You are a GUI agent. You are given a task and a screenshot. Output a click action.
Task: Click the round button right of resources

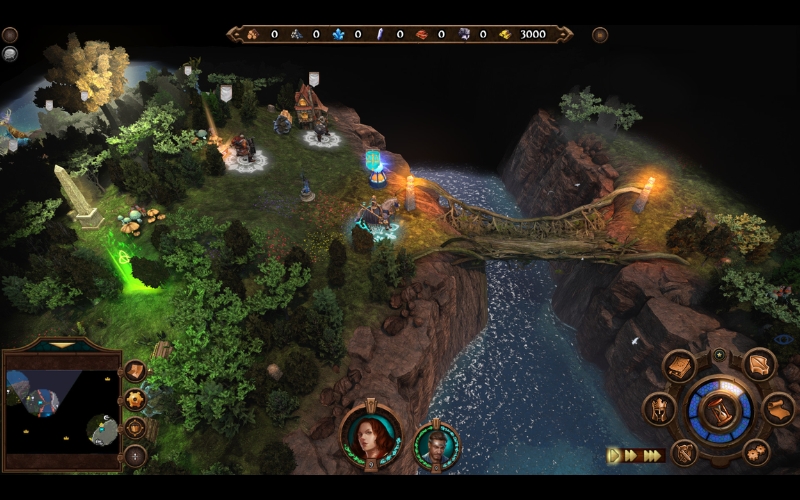(x=600, y=35)
